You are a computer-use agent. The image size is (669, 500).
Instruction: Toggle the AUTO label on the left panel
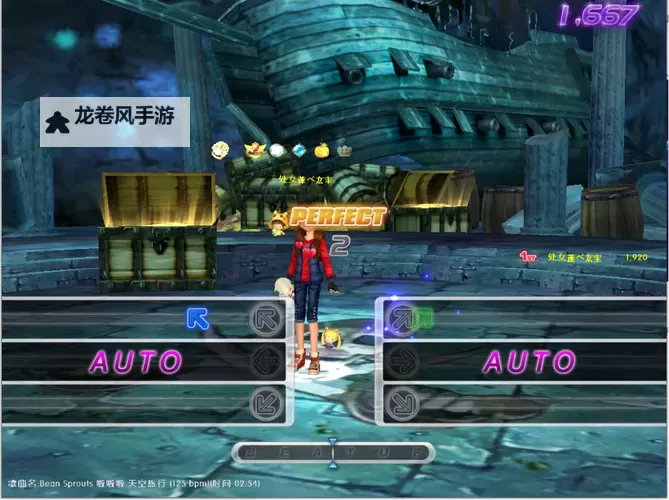coord(138,361)
